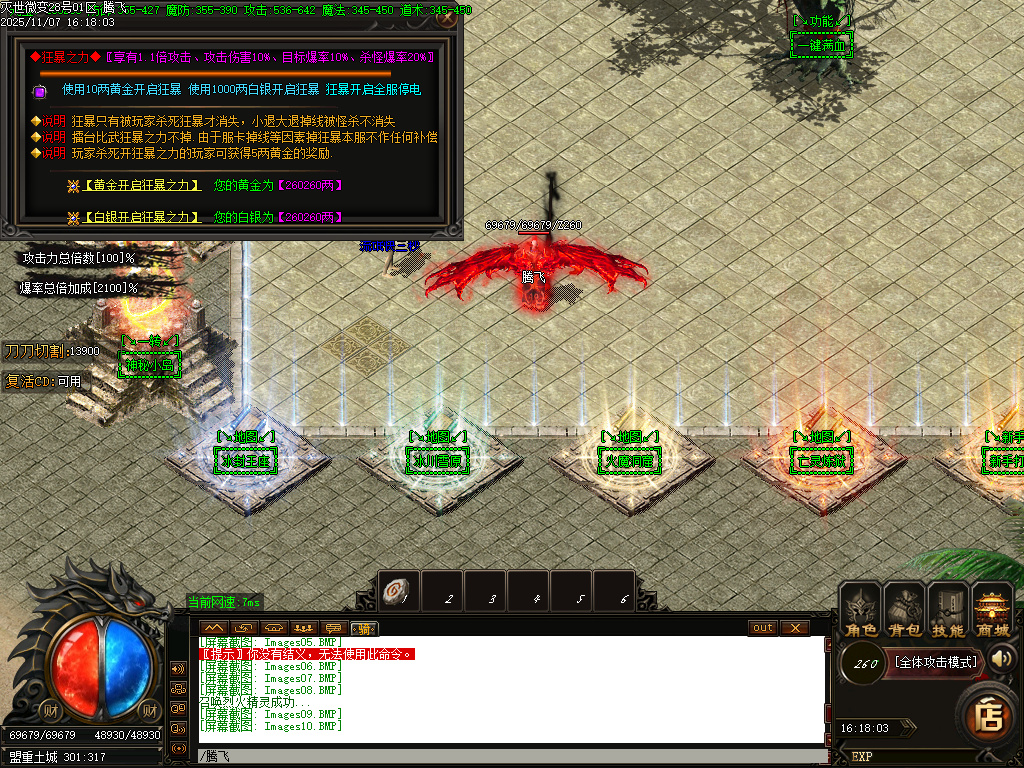Click the 一键高血 function button

coord(821,46)
